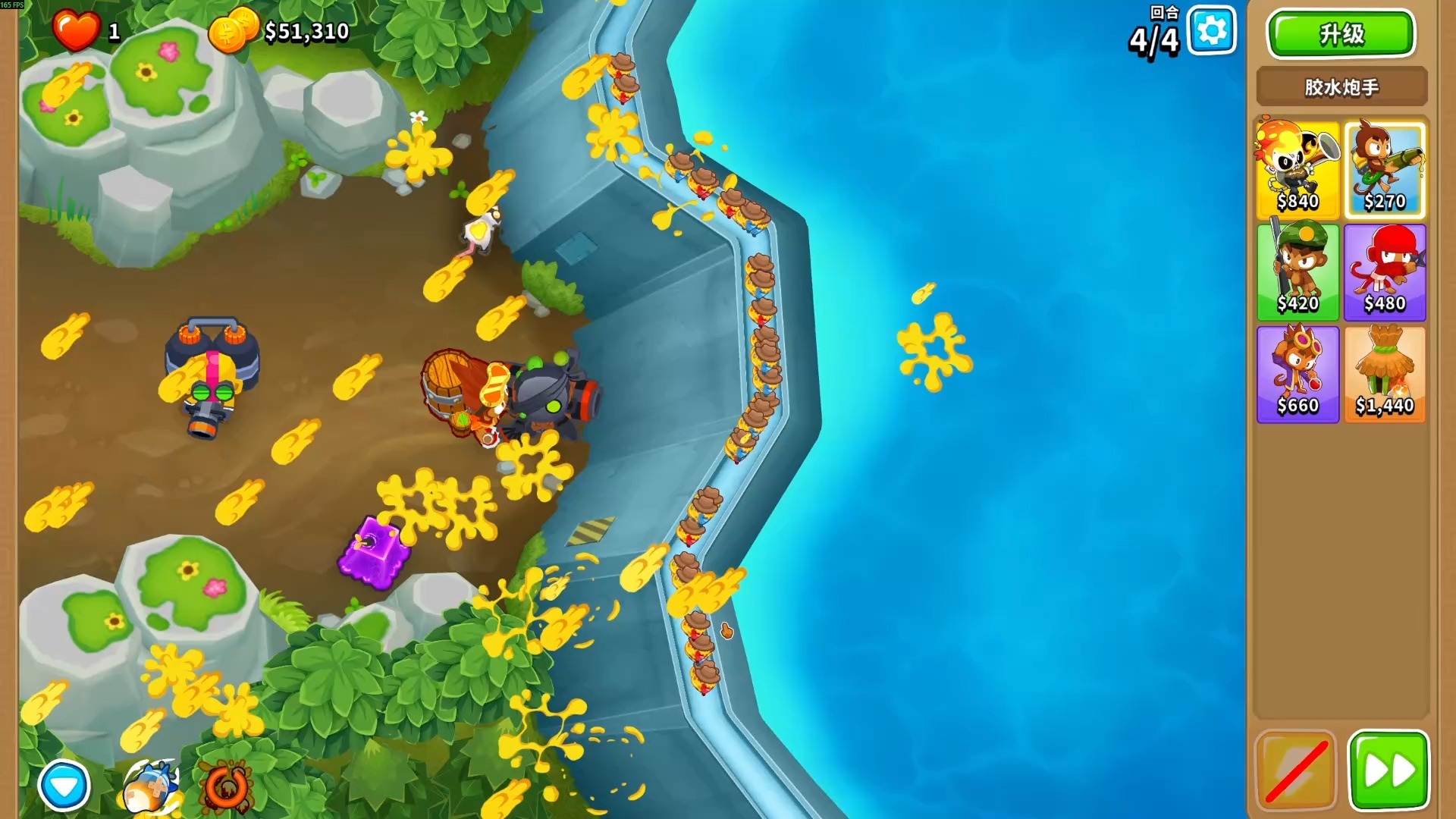
Task: Open the settings gear menu
Action: 1211,31
